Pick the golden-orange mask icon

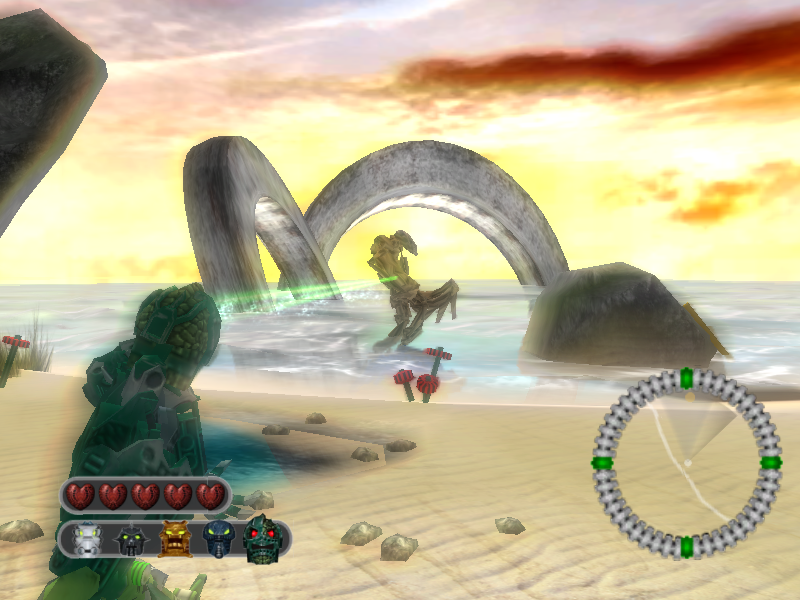(x=174, y=540)
